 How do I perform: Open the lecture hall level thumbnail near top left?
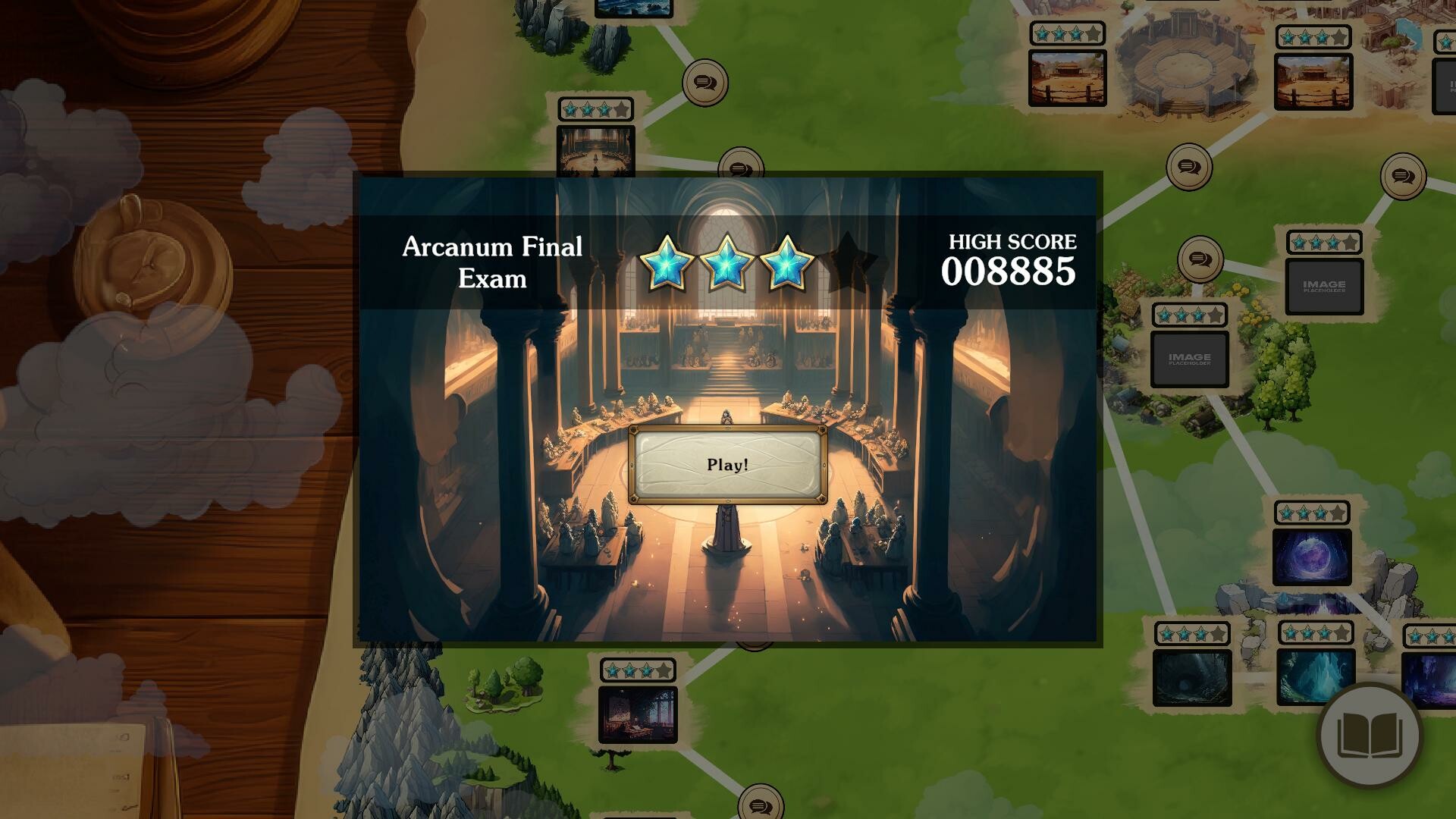tap(595, 152)
